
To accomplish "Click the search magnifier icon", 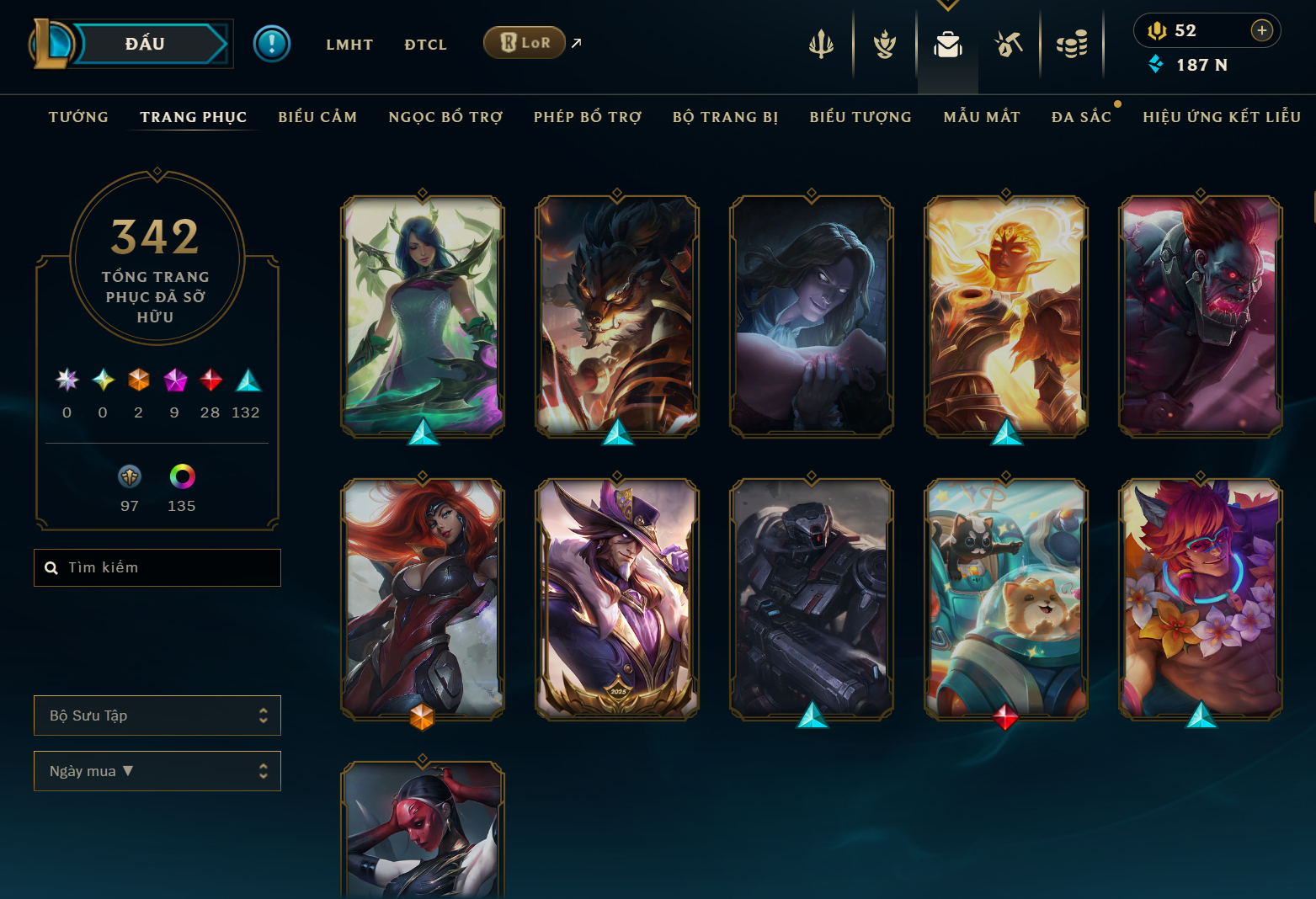I will click(51, 567).
